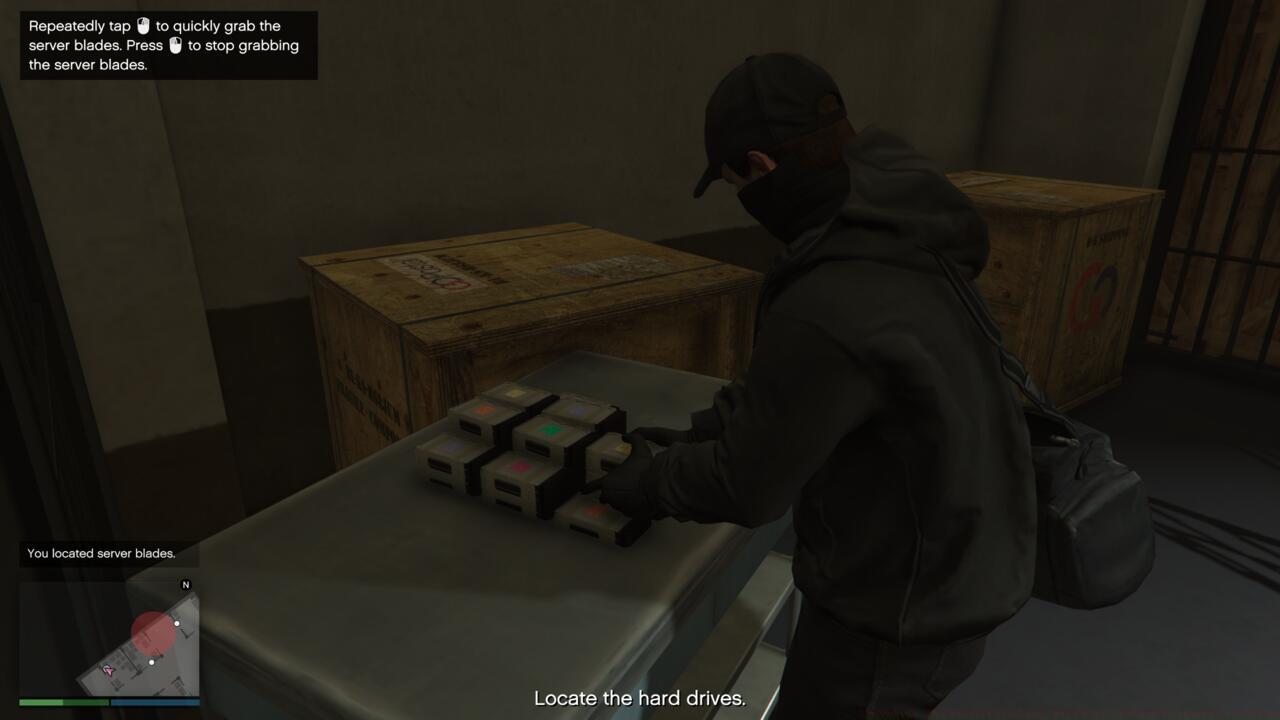1280x720 pixels.
Task: Click the lower white dot on the minimap
Action: click(152, 662)
